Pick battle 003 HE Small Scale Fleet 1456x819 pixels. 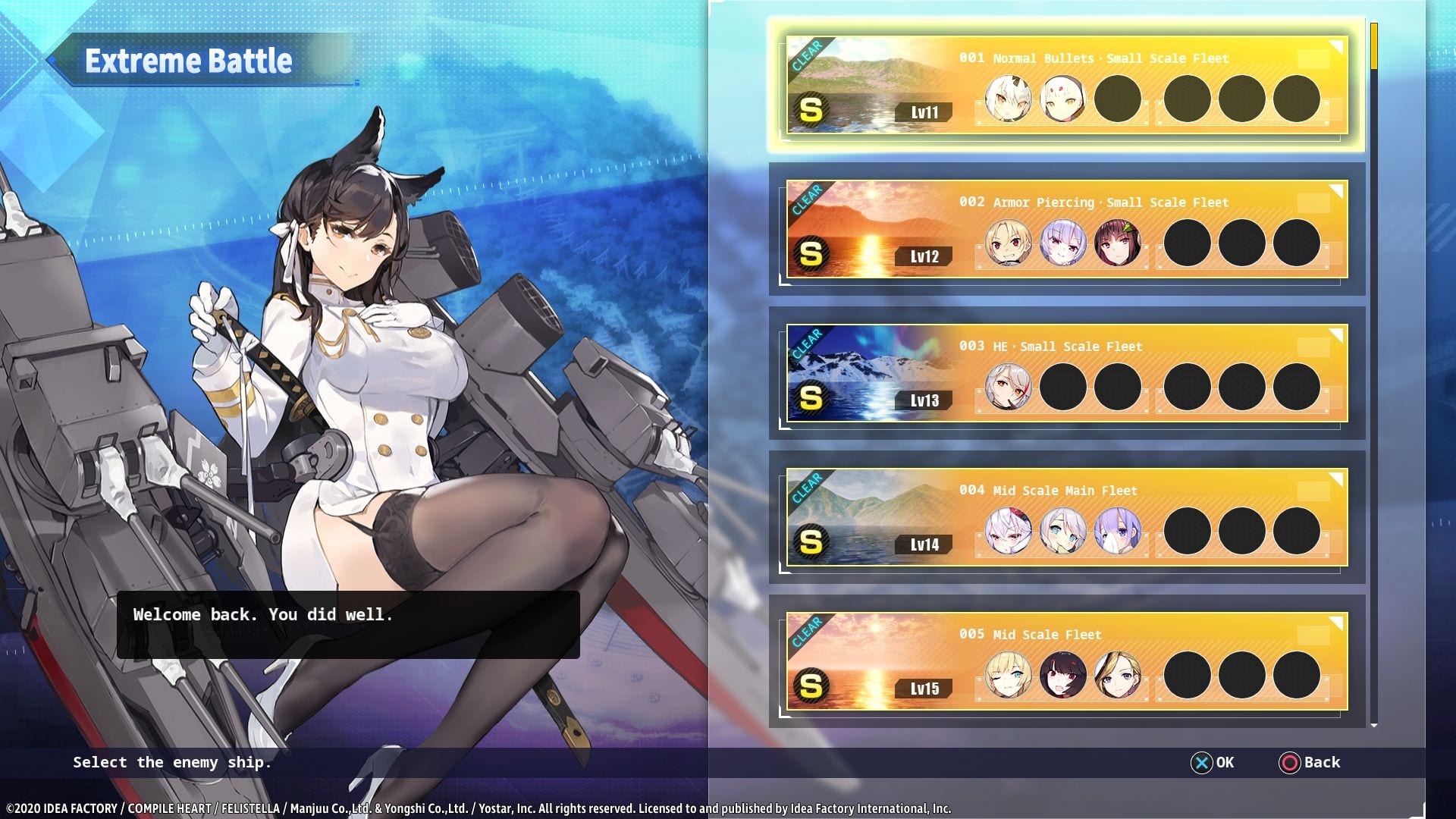1066,373
